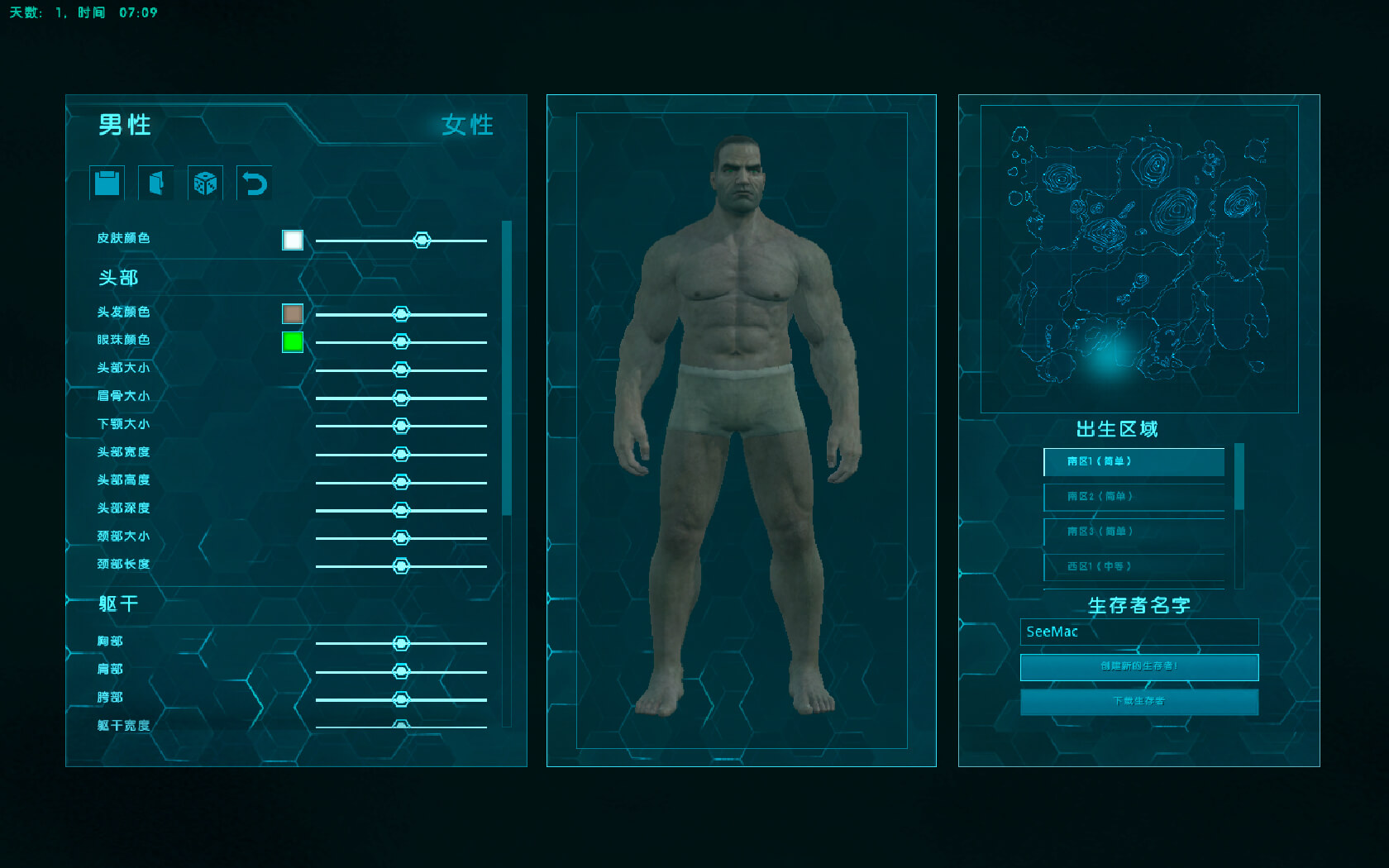The image size is (1389, 868).
Task: Click the chest (胸部) slider handle
Action: click(401, 643)
